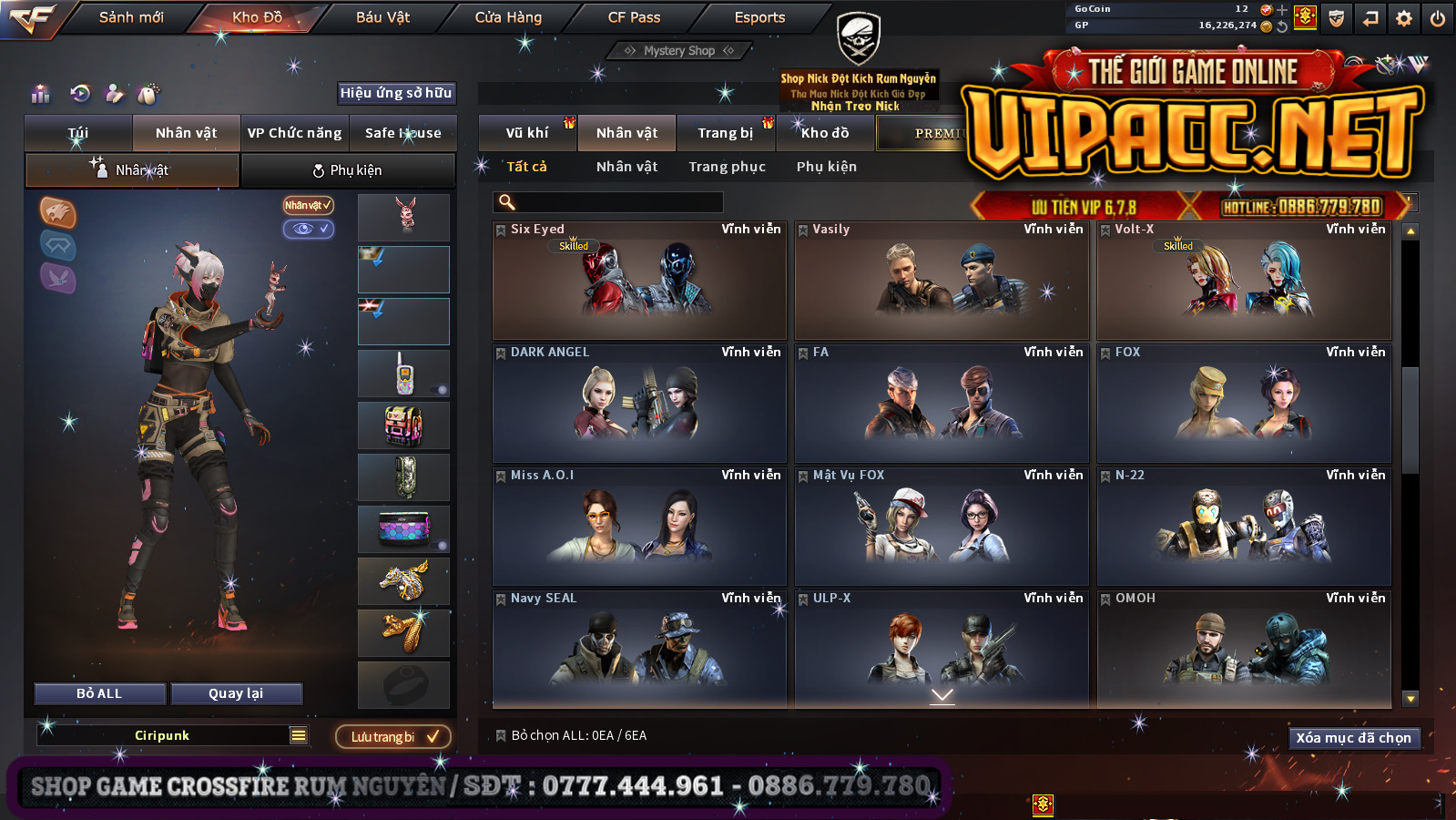Switch to the Báu Vật tab
Viewport: 1456px width, 820px height.
(x=382, y=17)
